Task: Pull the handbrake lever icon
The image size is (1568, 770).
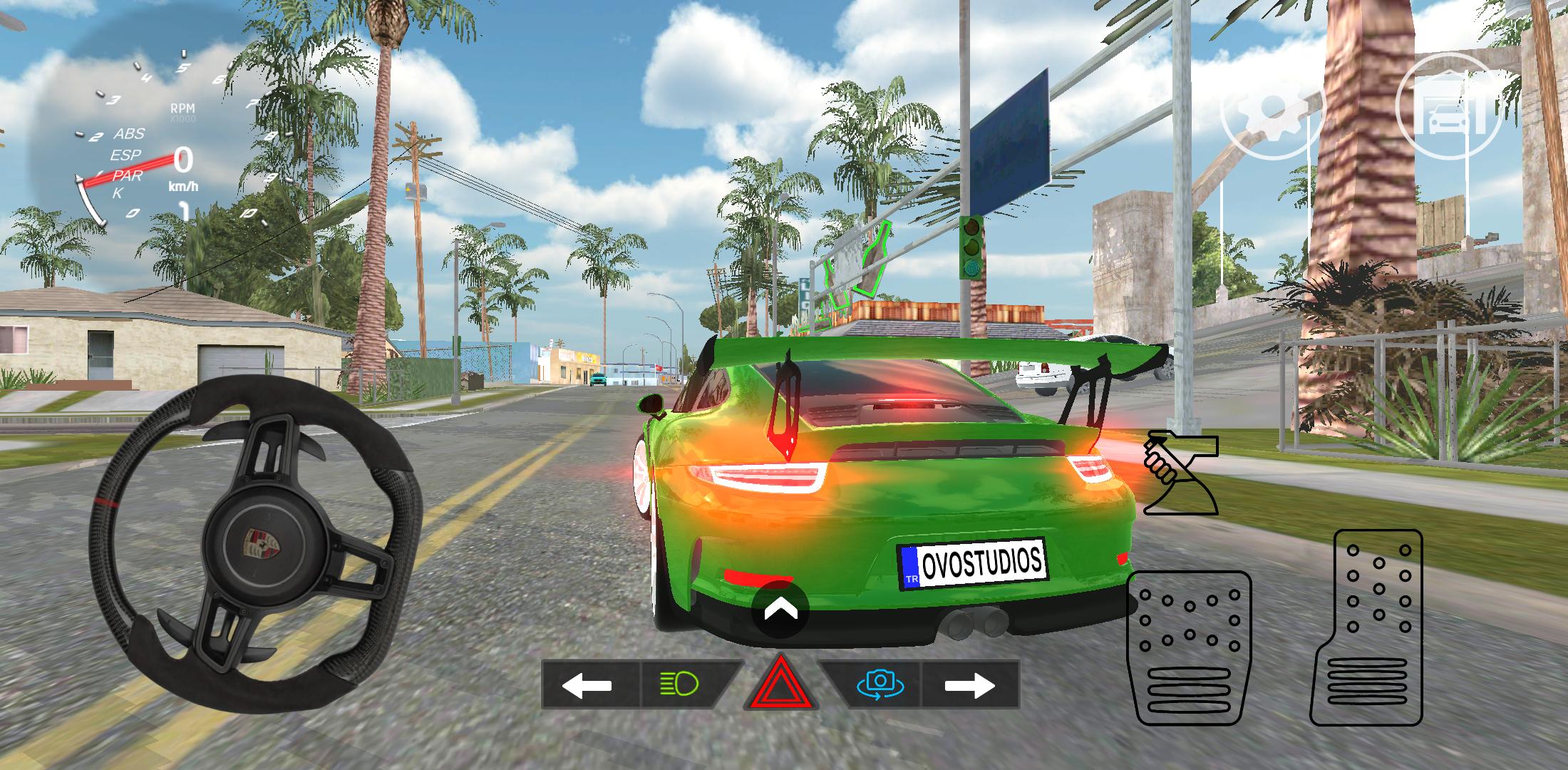Action: coord(1181,473)
